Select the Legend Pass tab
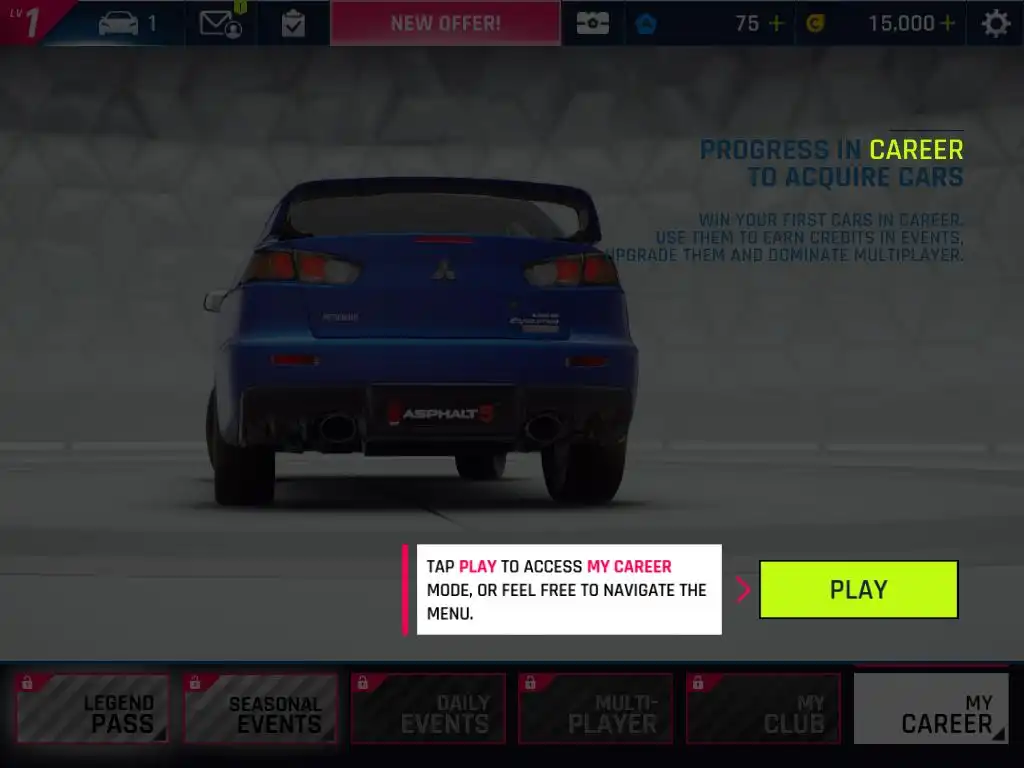The width and height of the screenshot is (1024, 768). pyautogui.click(x=91, y=708)
